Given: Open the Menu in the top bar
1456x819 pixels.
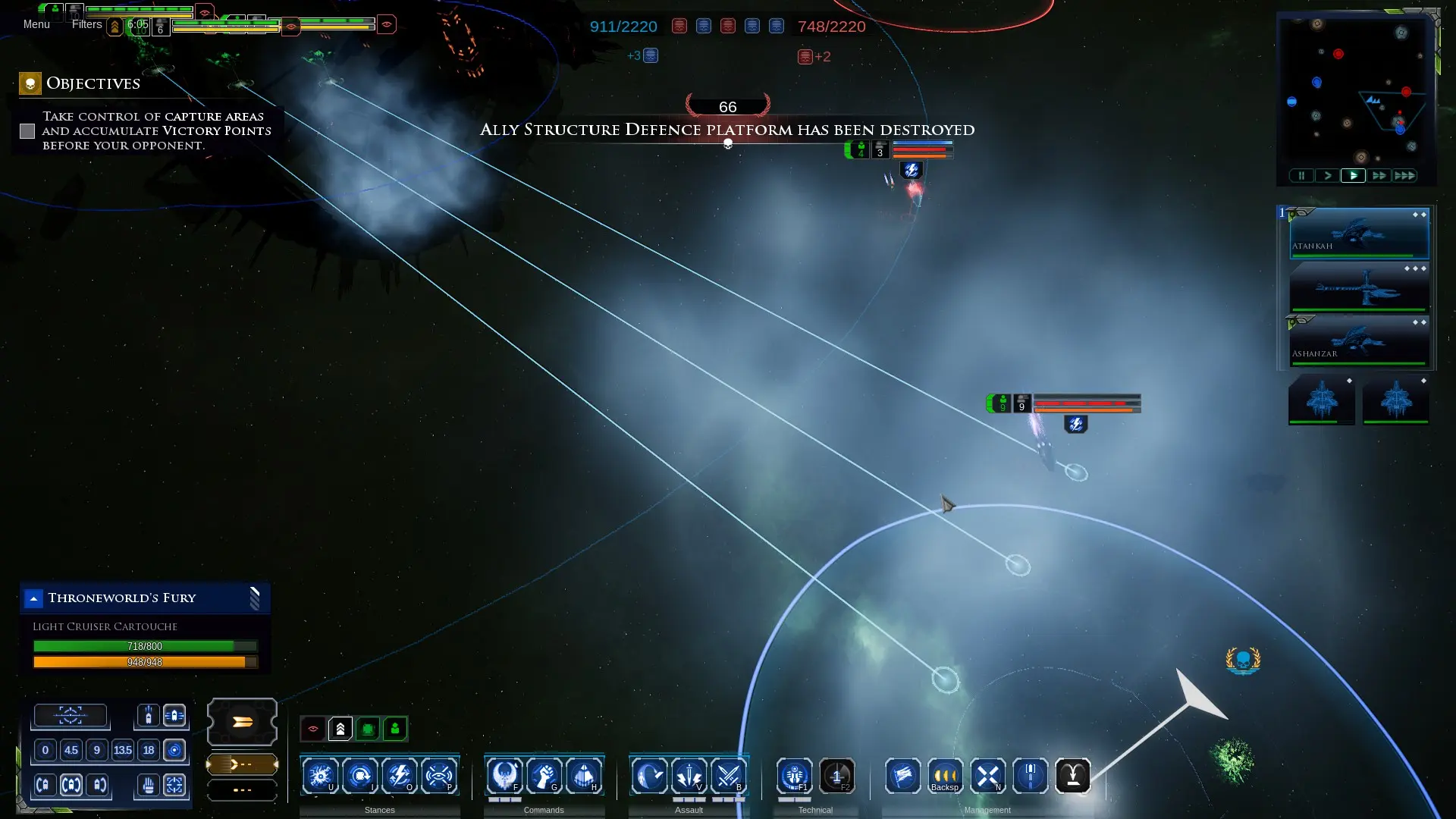Looking at the screenshot, I should [36, 24].
